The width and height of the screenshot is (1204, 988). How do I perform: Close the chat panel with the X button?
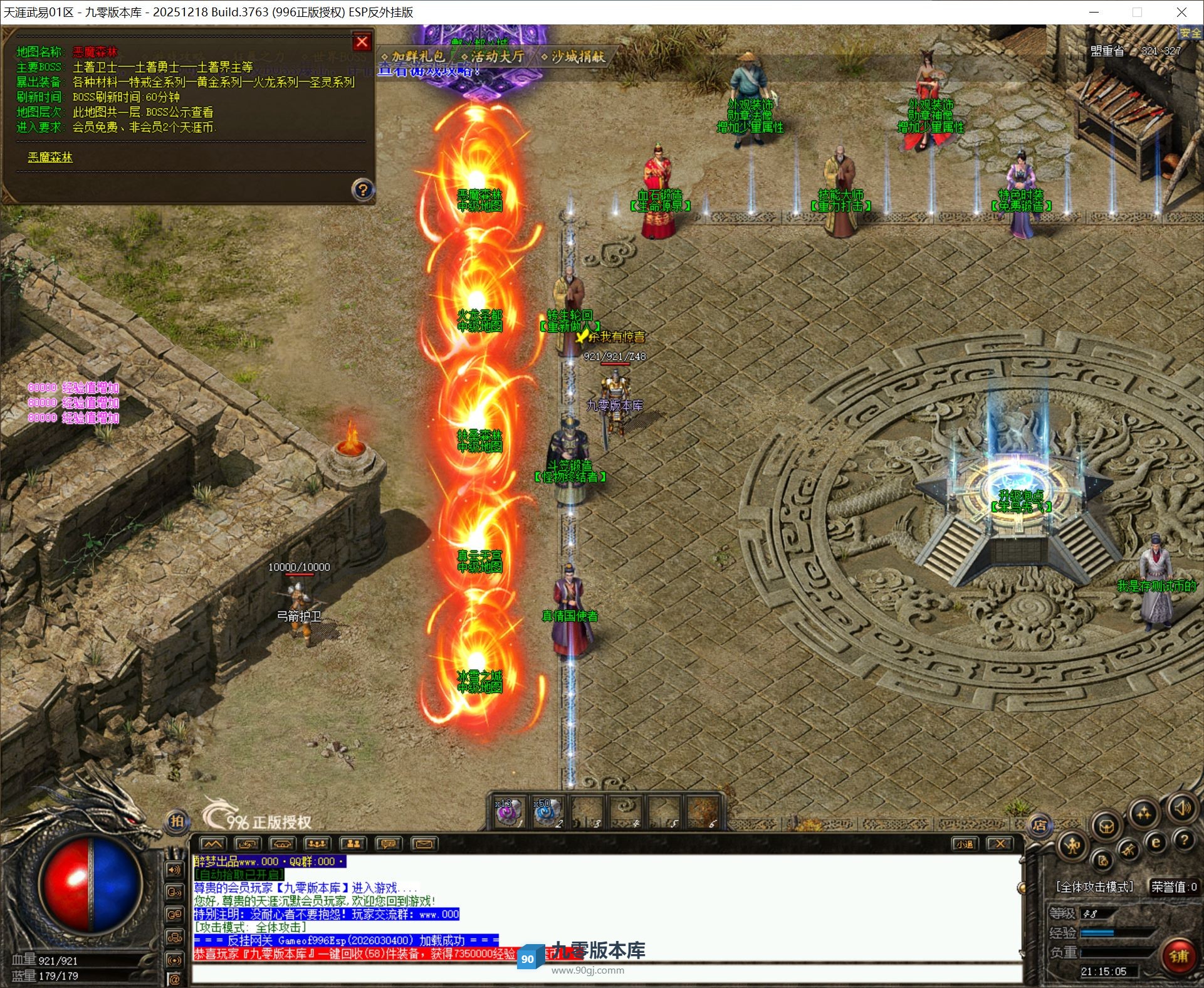1000,844
